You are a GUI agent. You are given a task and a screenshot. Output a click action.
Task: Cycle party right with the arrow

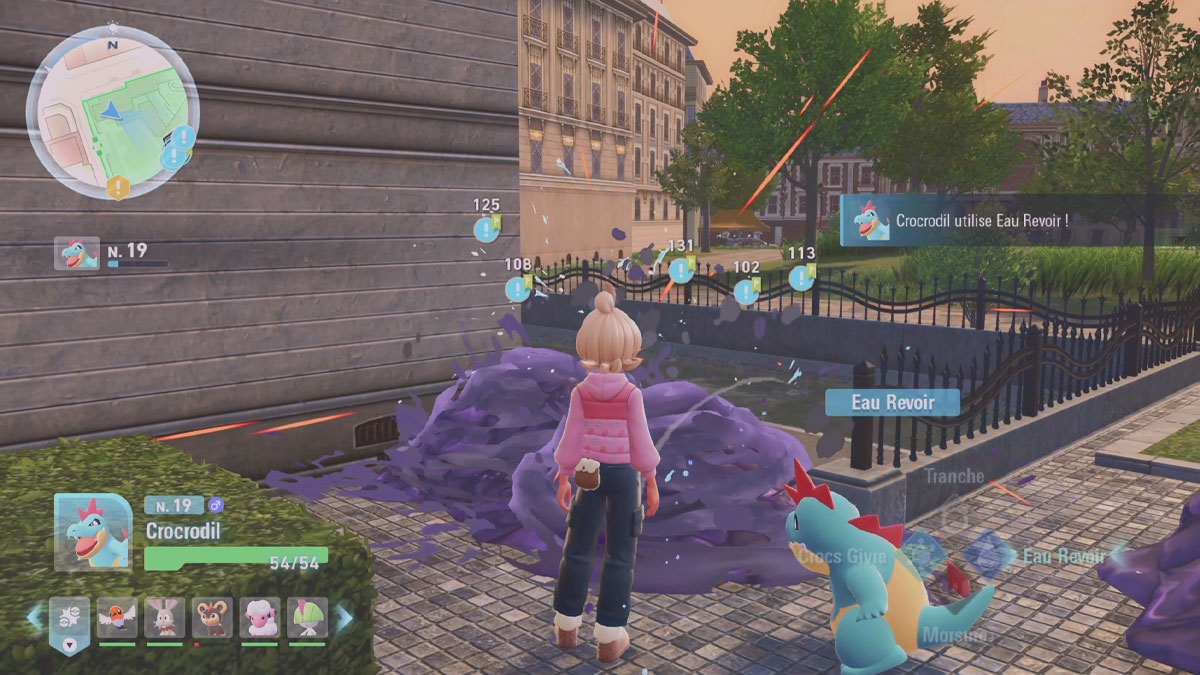click(344, 618)
